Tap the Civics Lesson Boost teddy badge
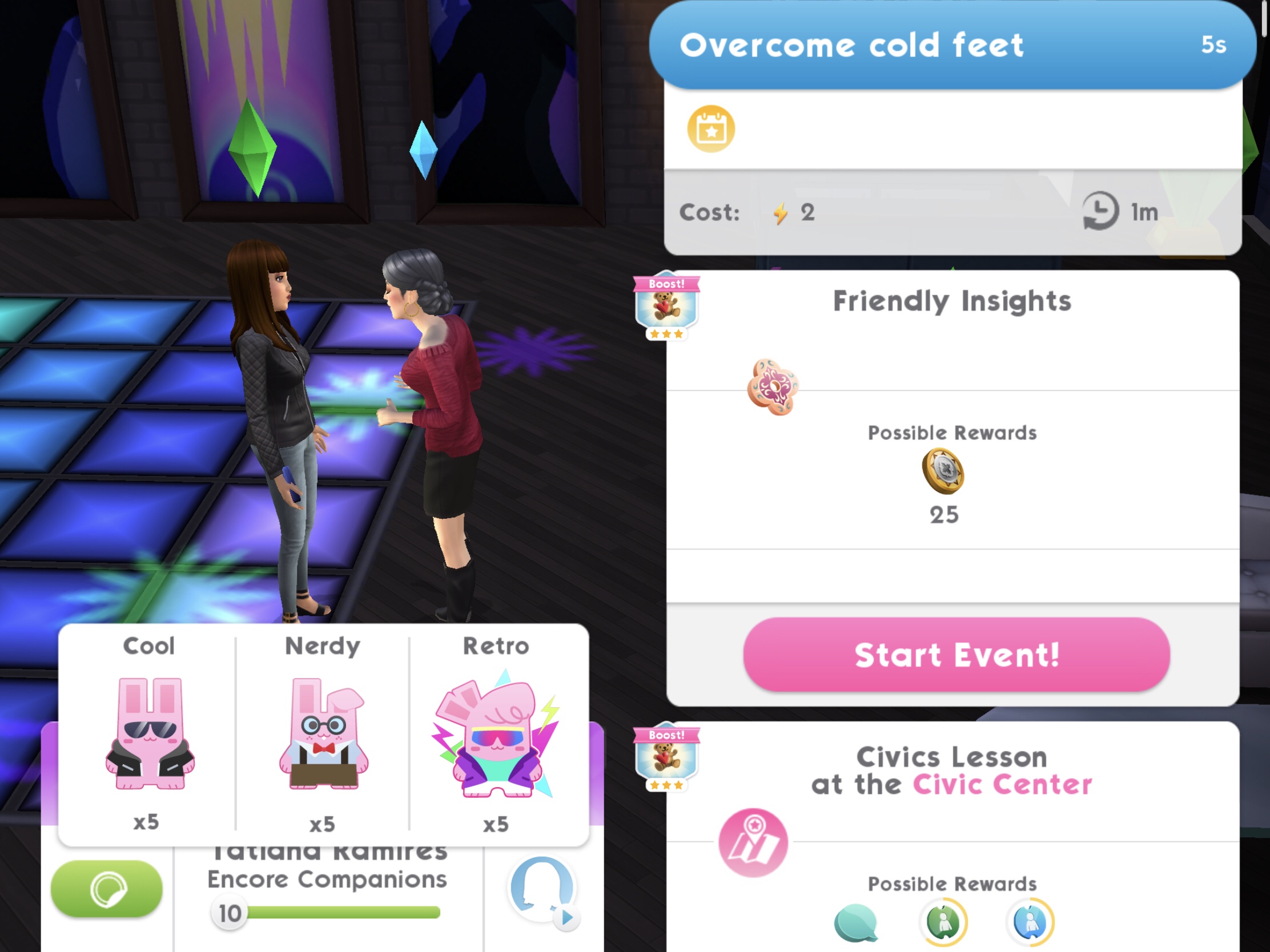The width and height of the screenshot is (1270, 952). [x=666, y=757]
